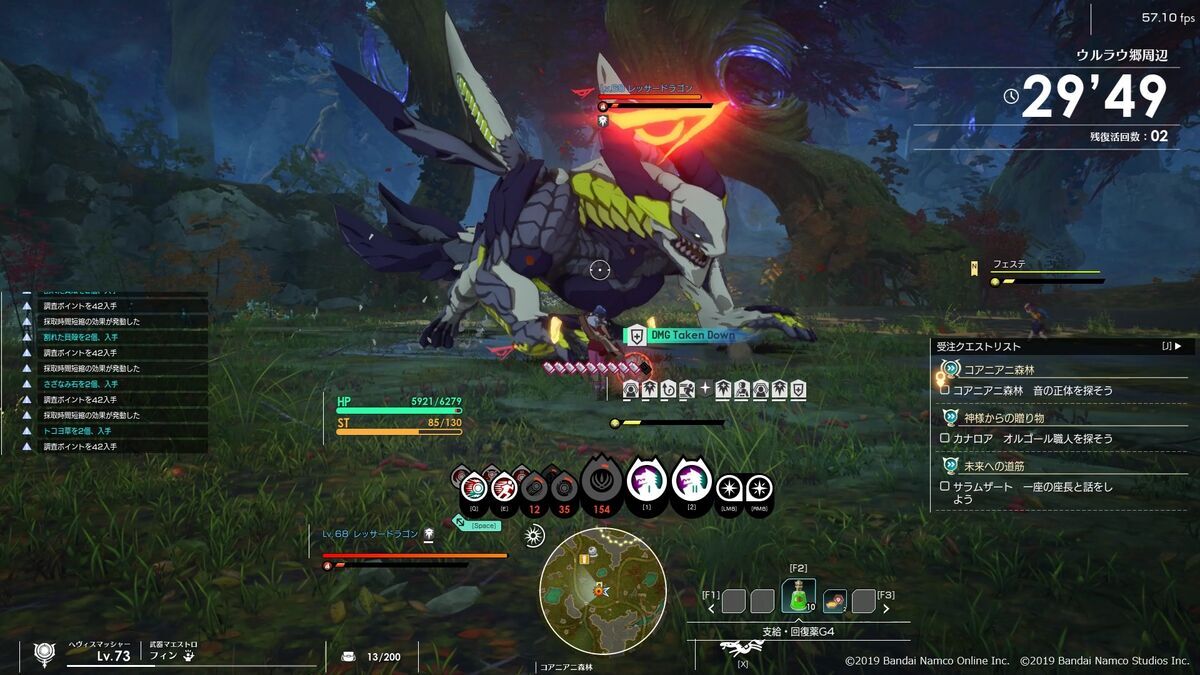Screen dimensions: 1200x675
Task: Click the white mount icon above X
Action: point(741,648)
